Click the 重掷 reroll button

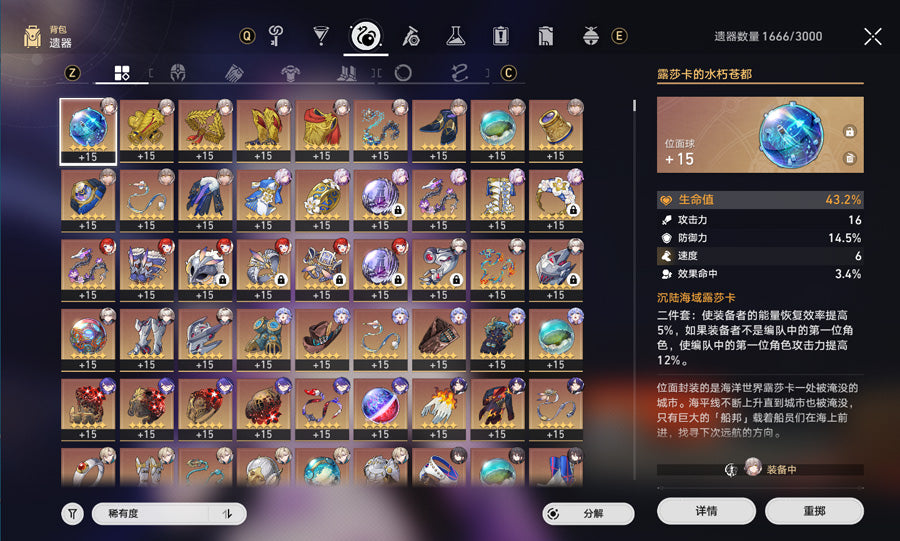pos(813,511)
